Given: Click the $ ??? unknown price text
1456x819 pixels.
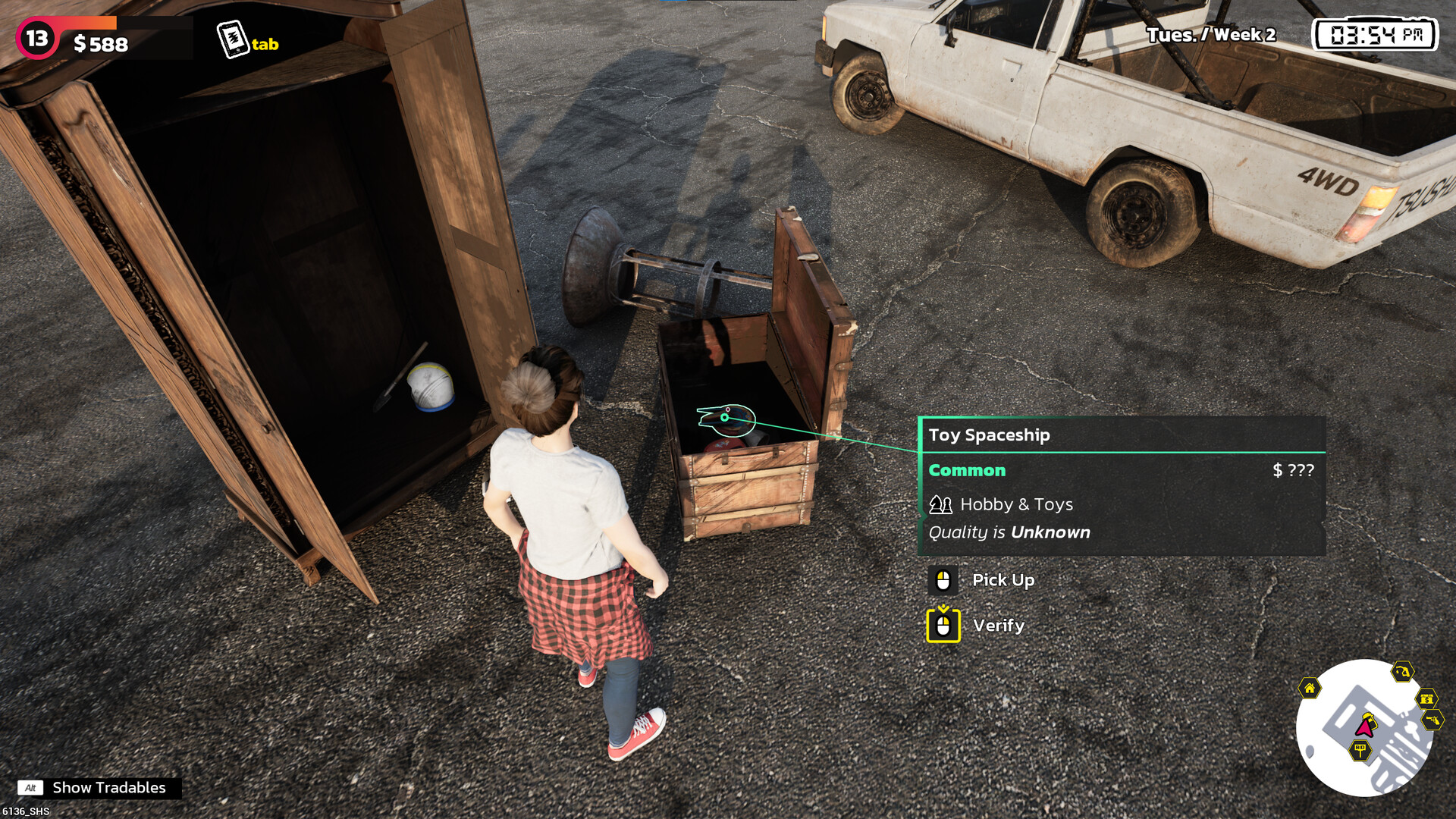Looking at the screenshot, I should click(x=1293, y=470).
